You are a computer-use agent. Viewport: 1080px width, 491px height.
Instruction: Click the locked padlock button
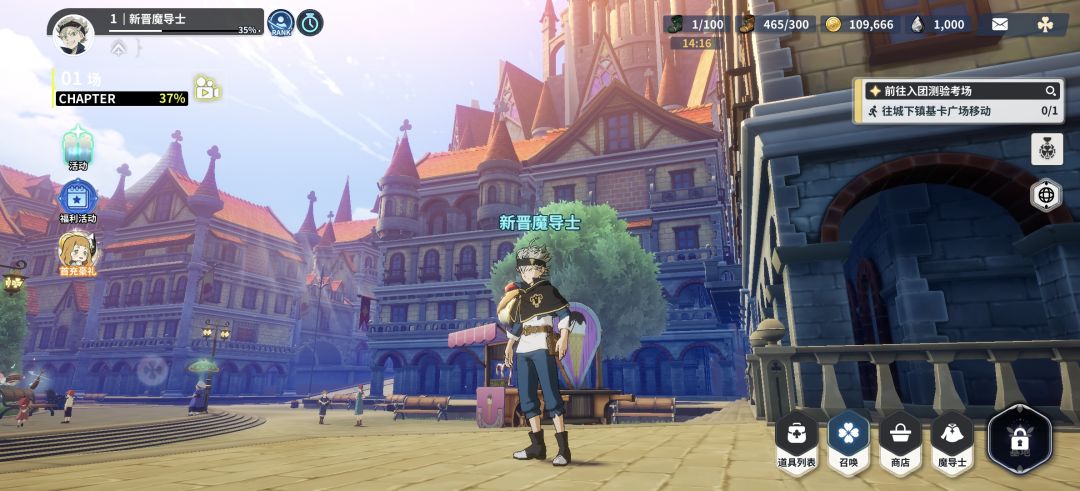1019,438
